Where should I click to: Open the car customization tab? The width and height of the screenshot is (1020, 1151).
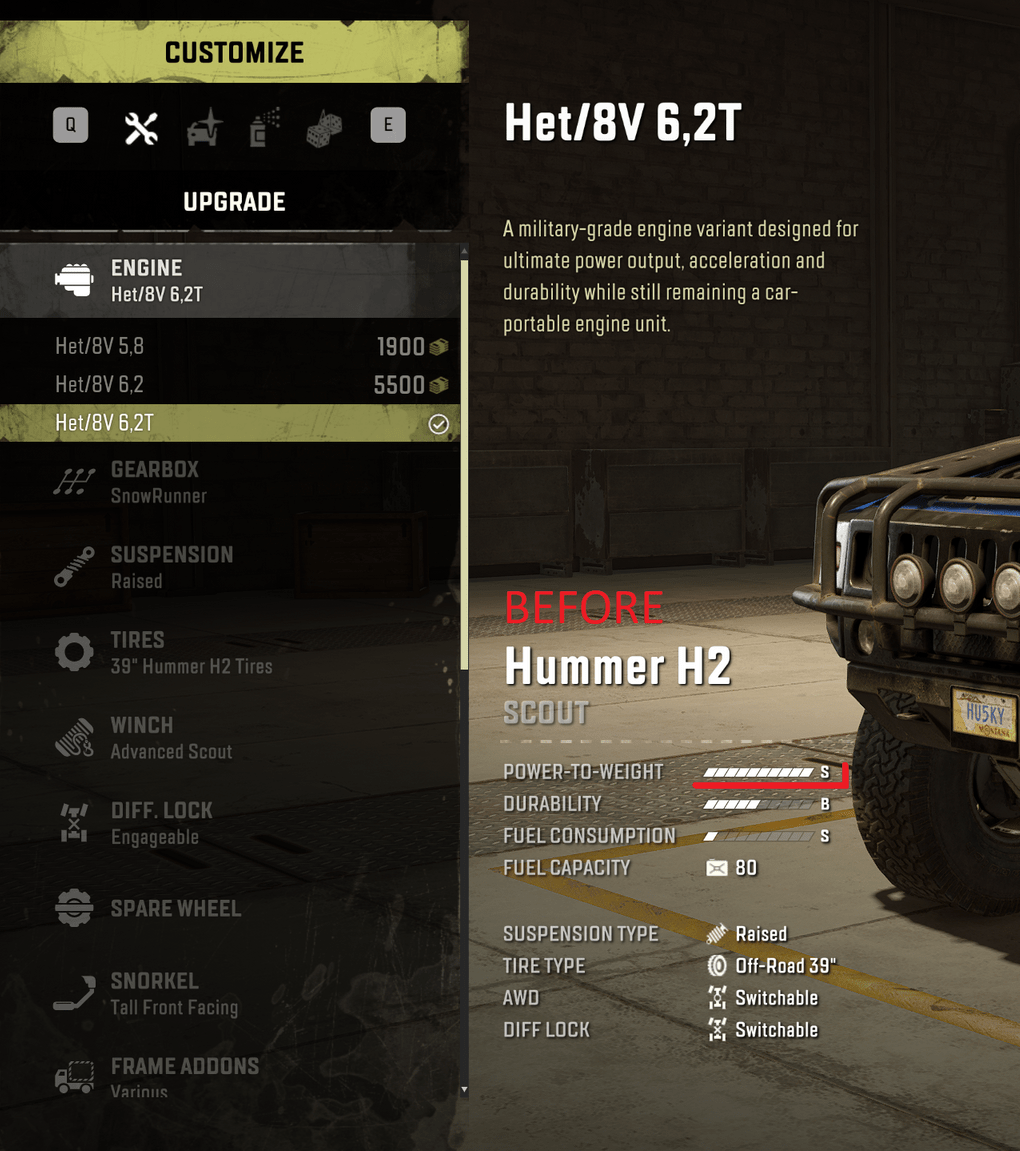[204, 127]
